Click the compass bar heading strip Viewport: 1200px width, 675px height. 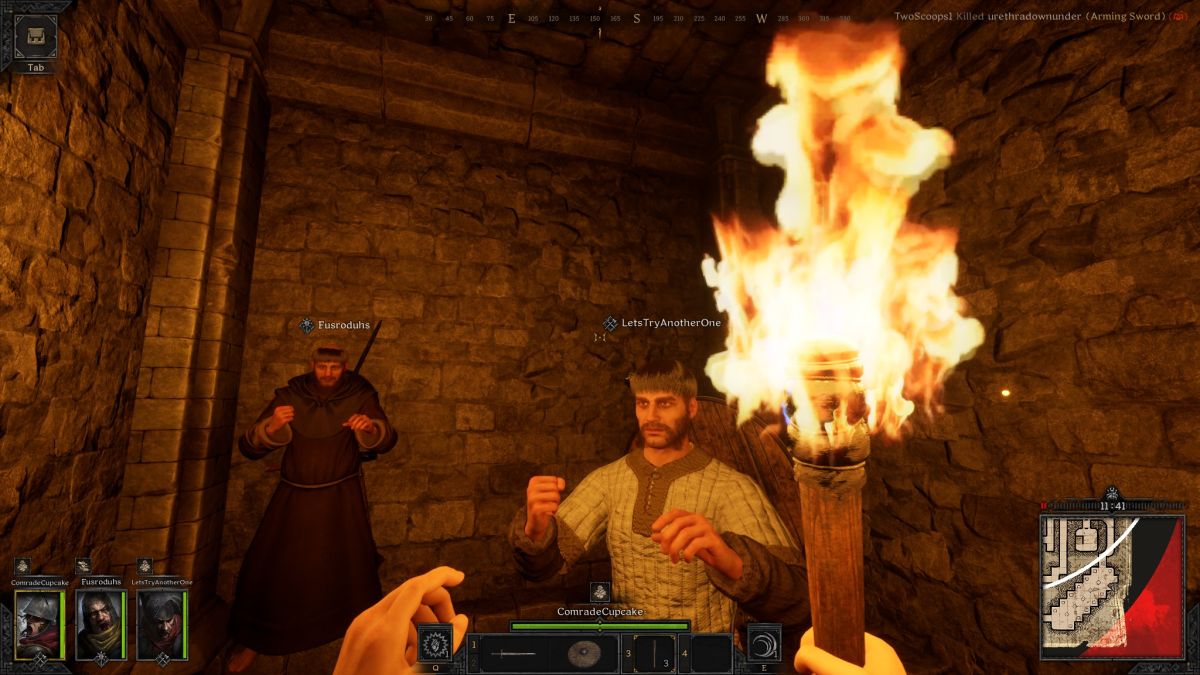click(600, 19)
